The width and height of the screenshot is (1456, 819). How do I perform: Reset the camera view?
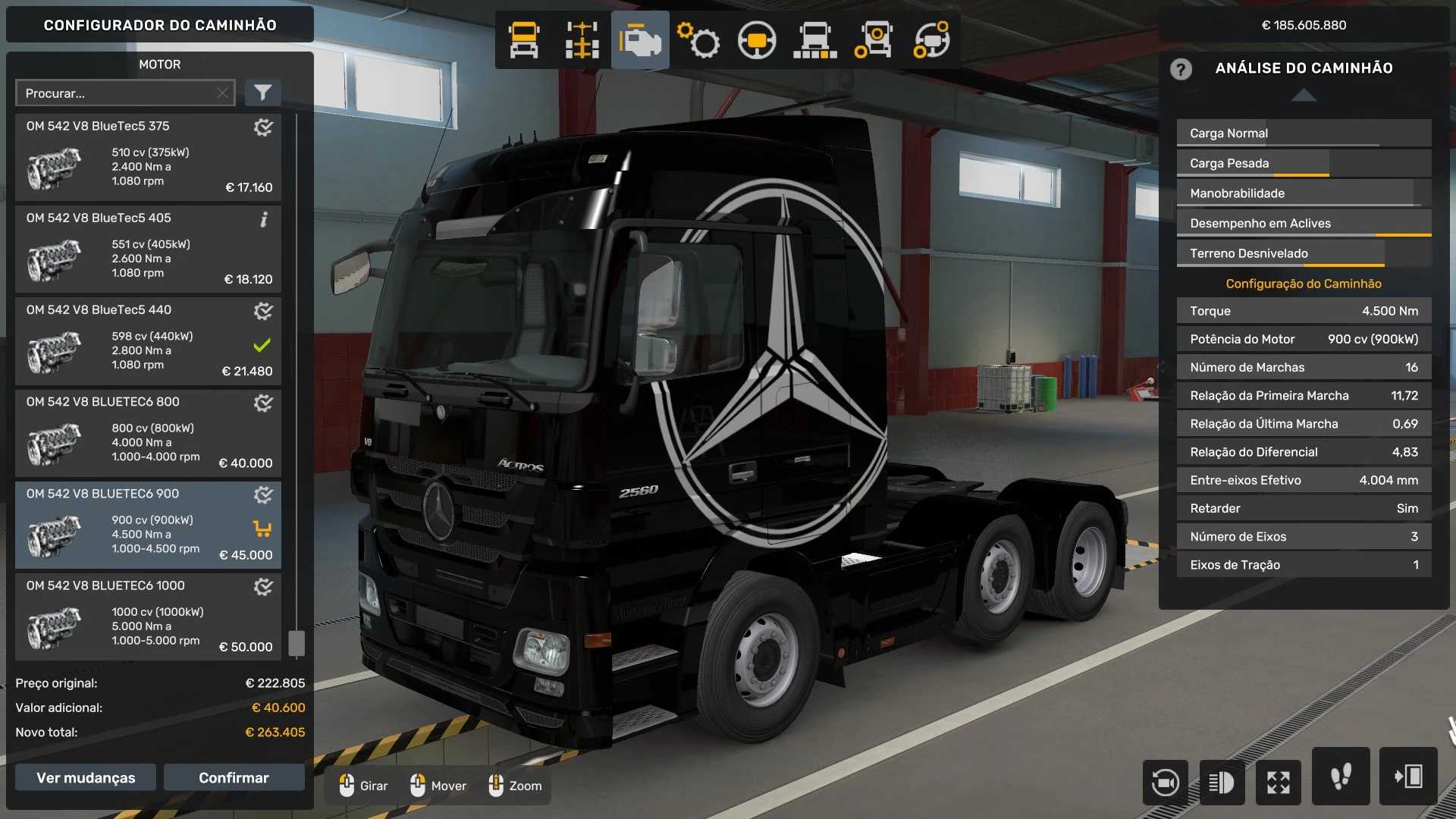1165,782
